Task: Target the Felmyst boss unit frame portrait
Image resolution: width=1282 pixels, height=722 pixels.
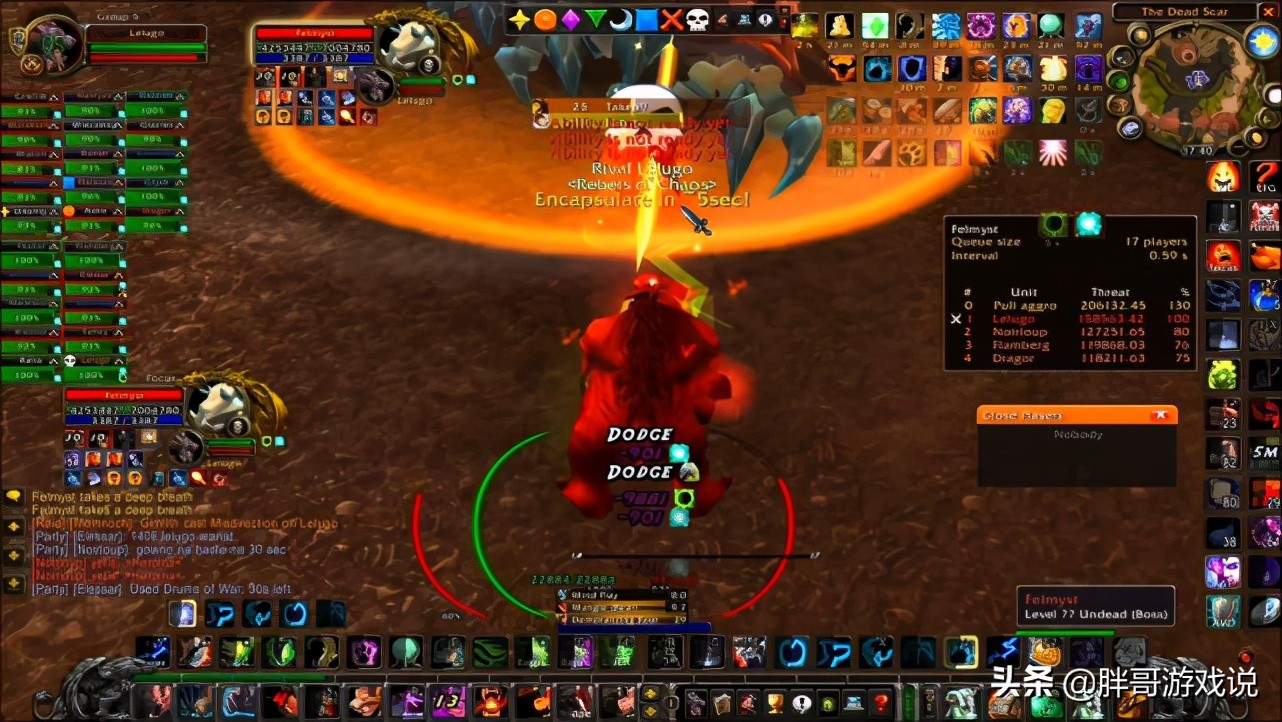Action: (408, 45)
